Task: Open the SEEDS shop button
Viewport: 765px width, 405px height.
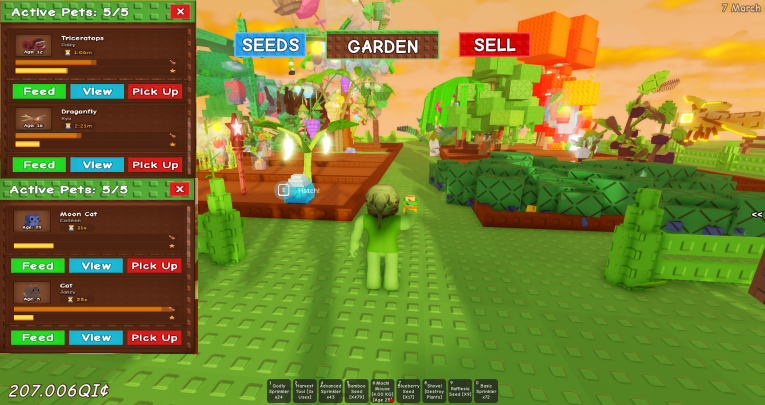Action: pos(270,45)
